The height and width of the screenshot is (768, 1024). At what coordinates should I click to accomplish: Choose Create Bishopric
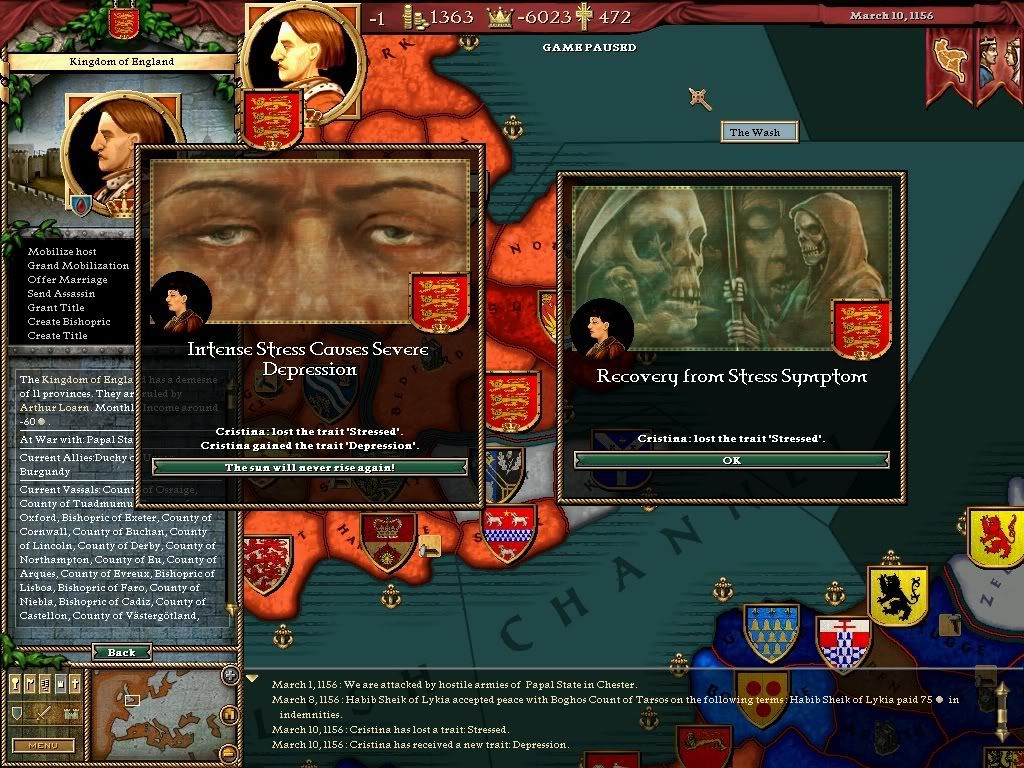point(69,321)
